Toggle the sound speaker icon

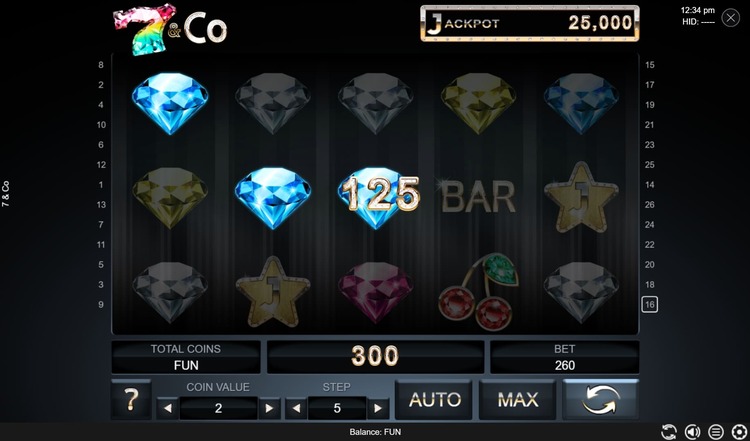pyautogui.click(x=692, y=432)
